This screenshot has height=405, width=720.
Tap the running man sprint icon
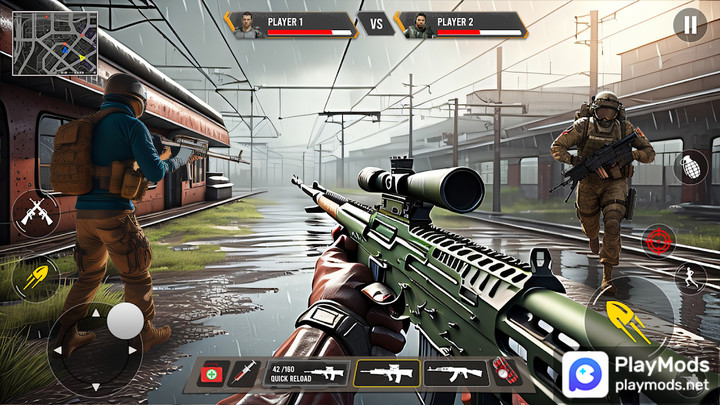690,277
